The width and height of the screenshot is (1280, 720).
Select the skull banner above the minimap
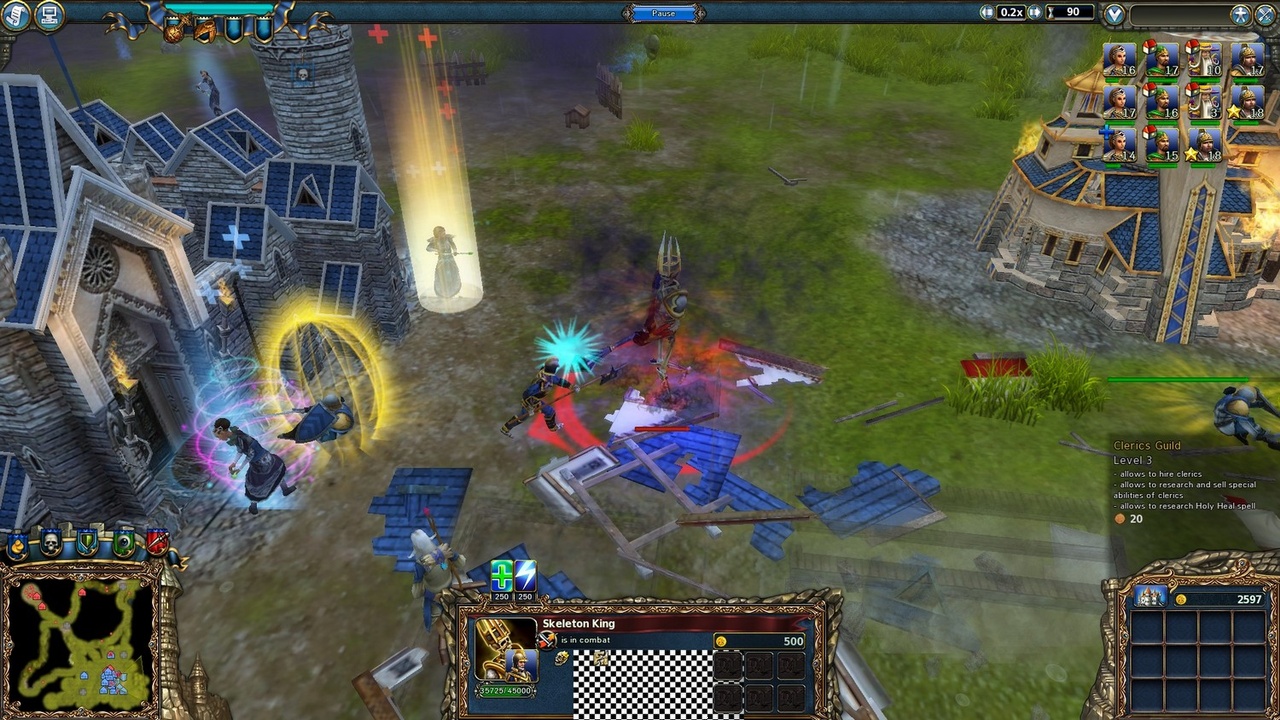51,542
